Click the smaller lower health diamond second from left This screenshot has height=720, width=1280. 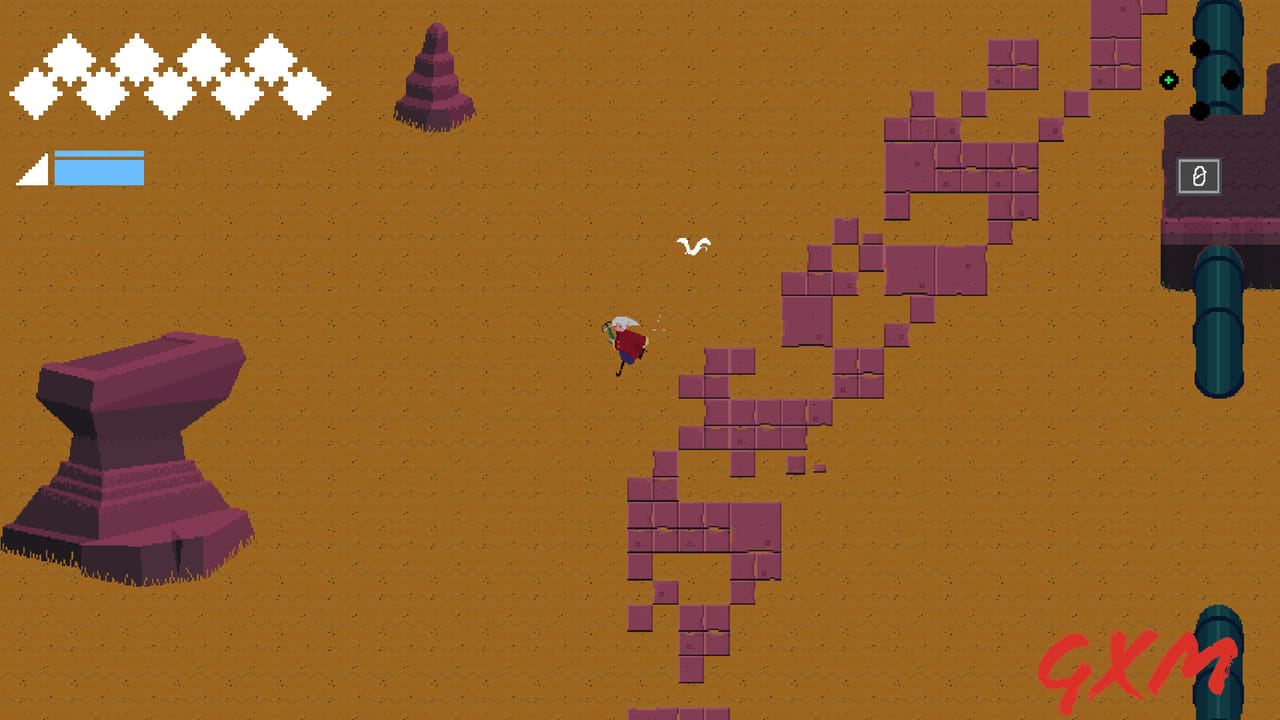click(104, 94)
